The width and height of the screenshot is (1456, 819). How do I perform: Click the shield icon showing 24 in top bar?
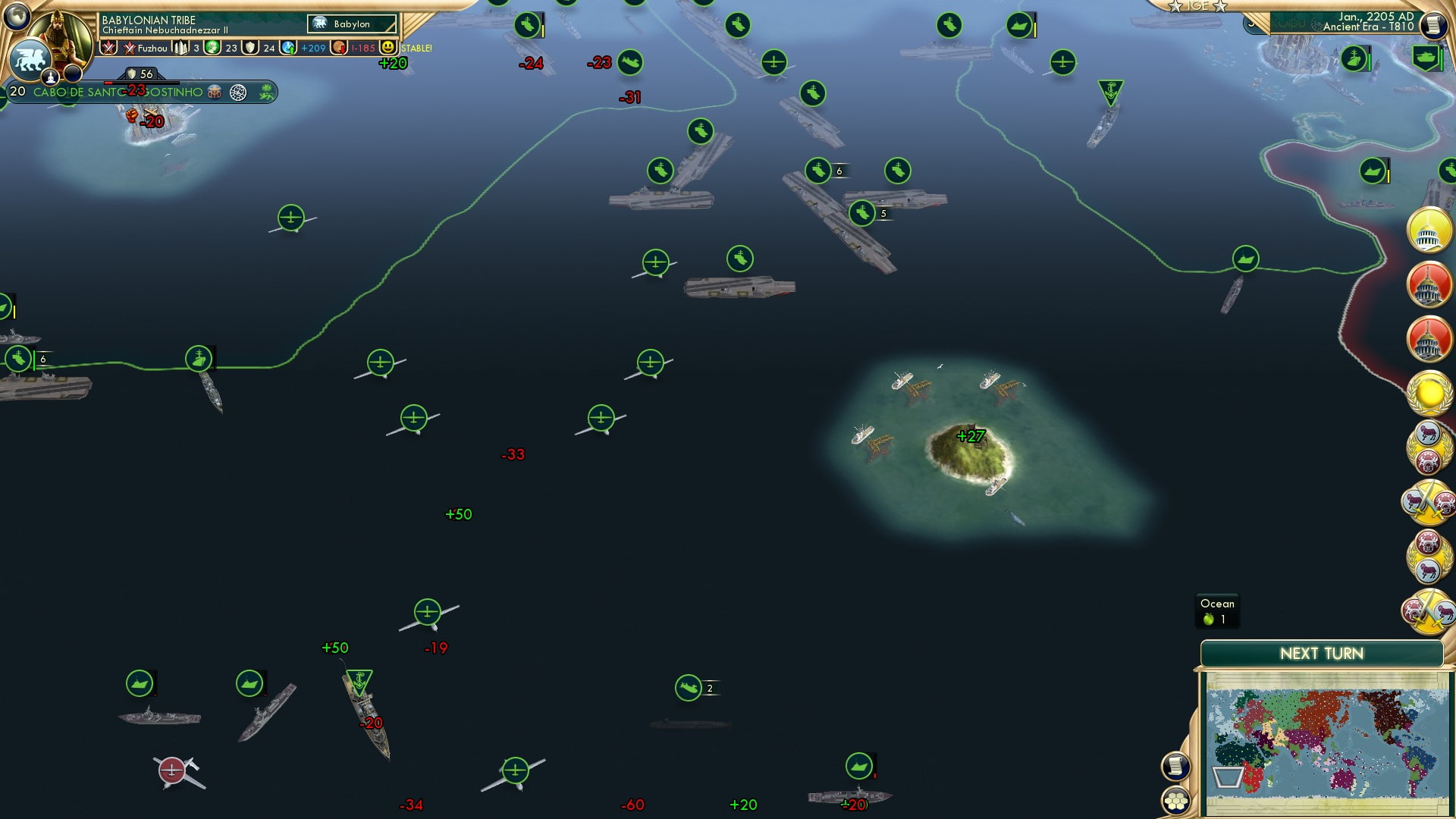click(x=250, y=49)
